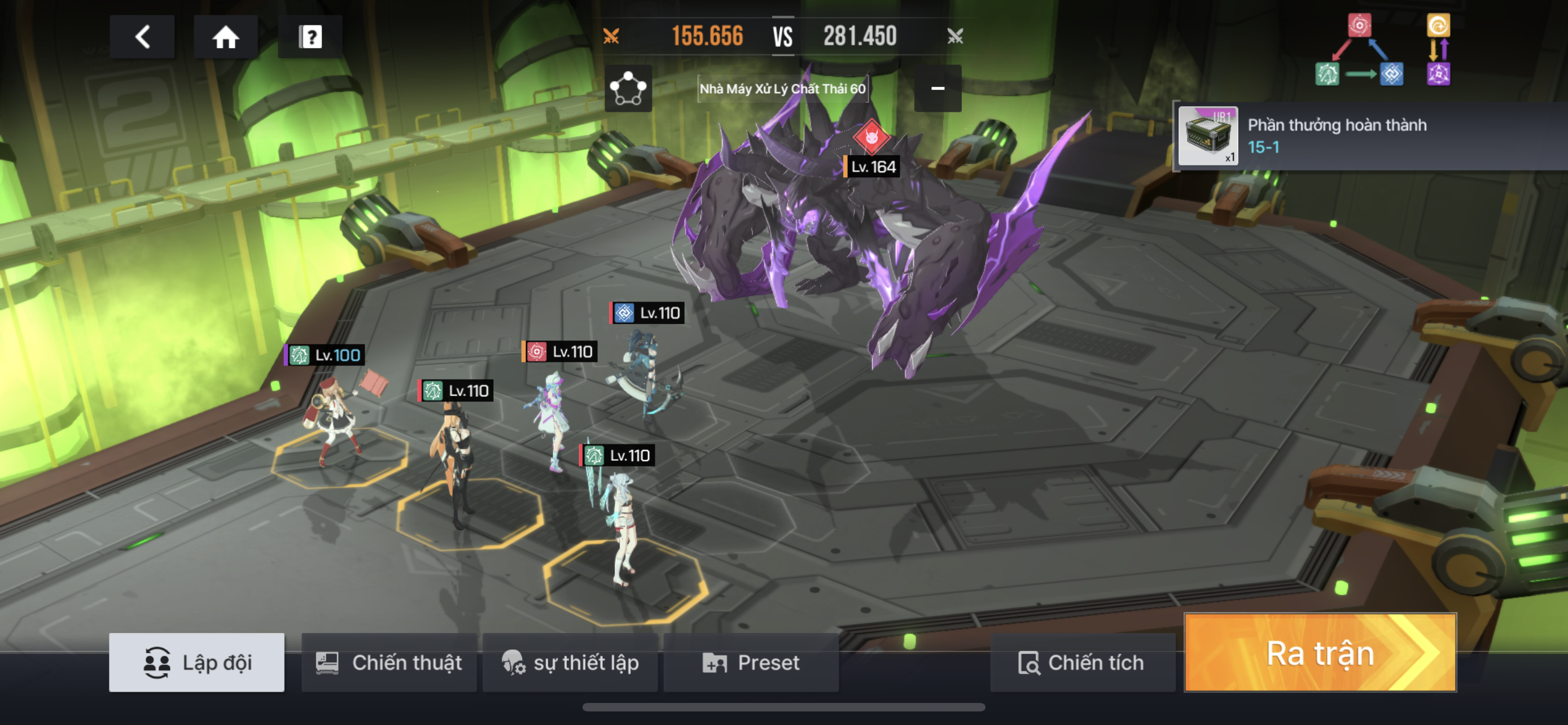Viewport: 1568px width, 725px height.
Task: Start battle with Ra trận
Action: (x=1320, y=653)
